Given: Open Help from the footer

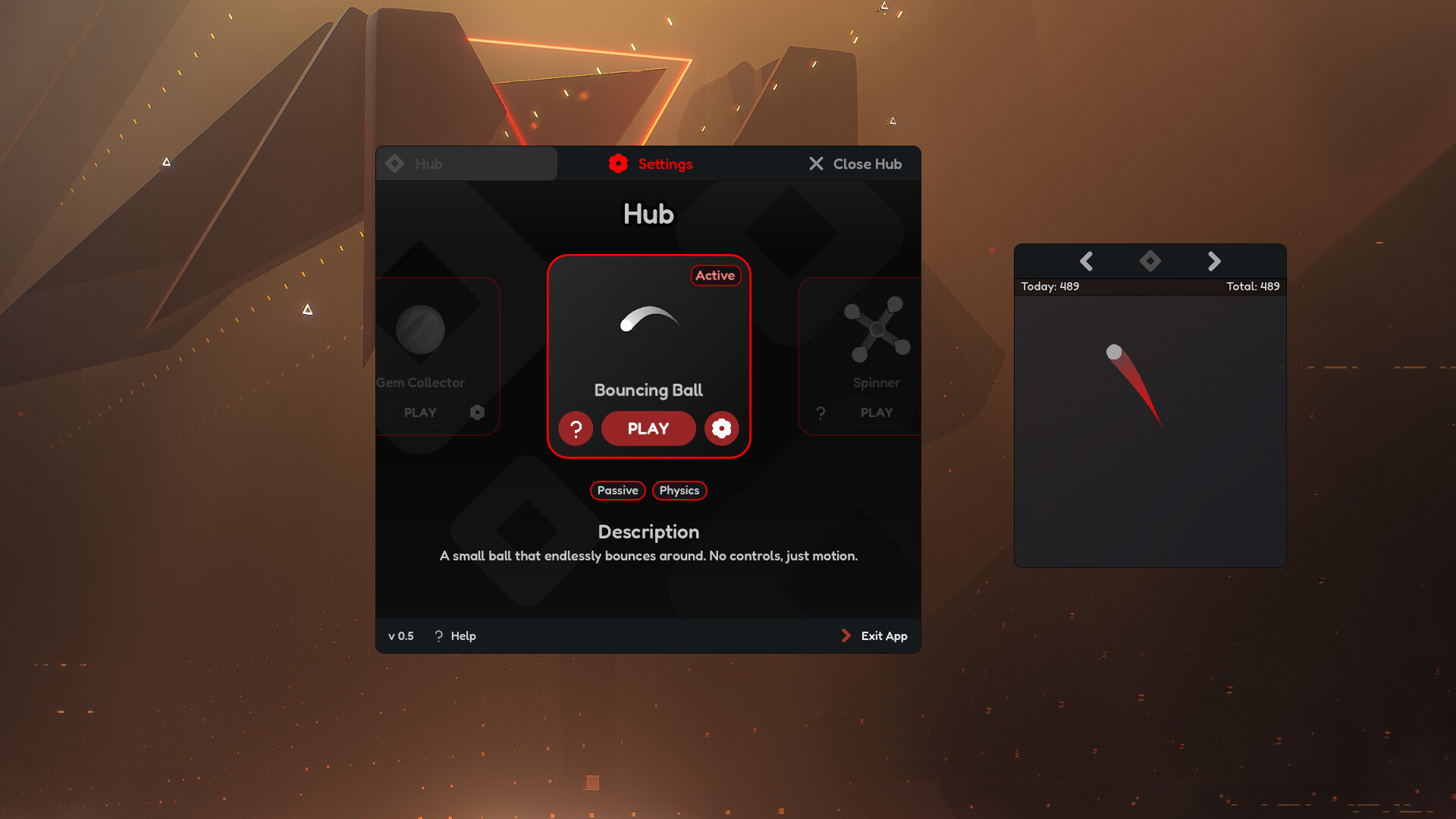Looking at the screenshot, I should (454, 635).
